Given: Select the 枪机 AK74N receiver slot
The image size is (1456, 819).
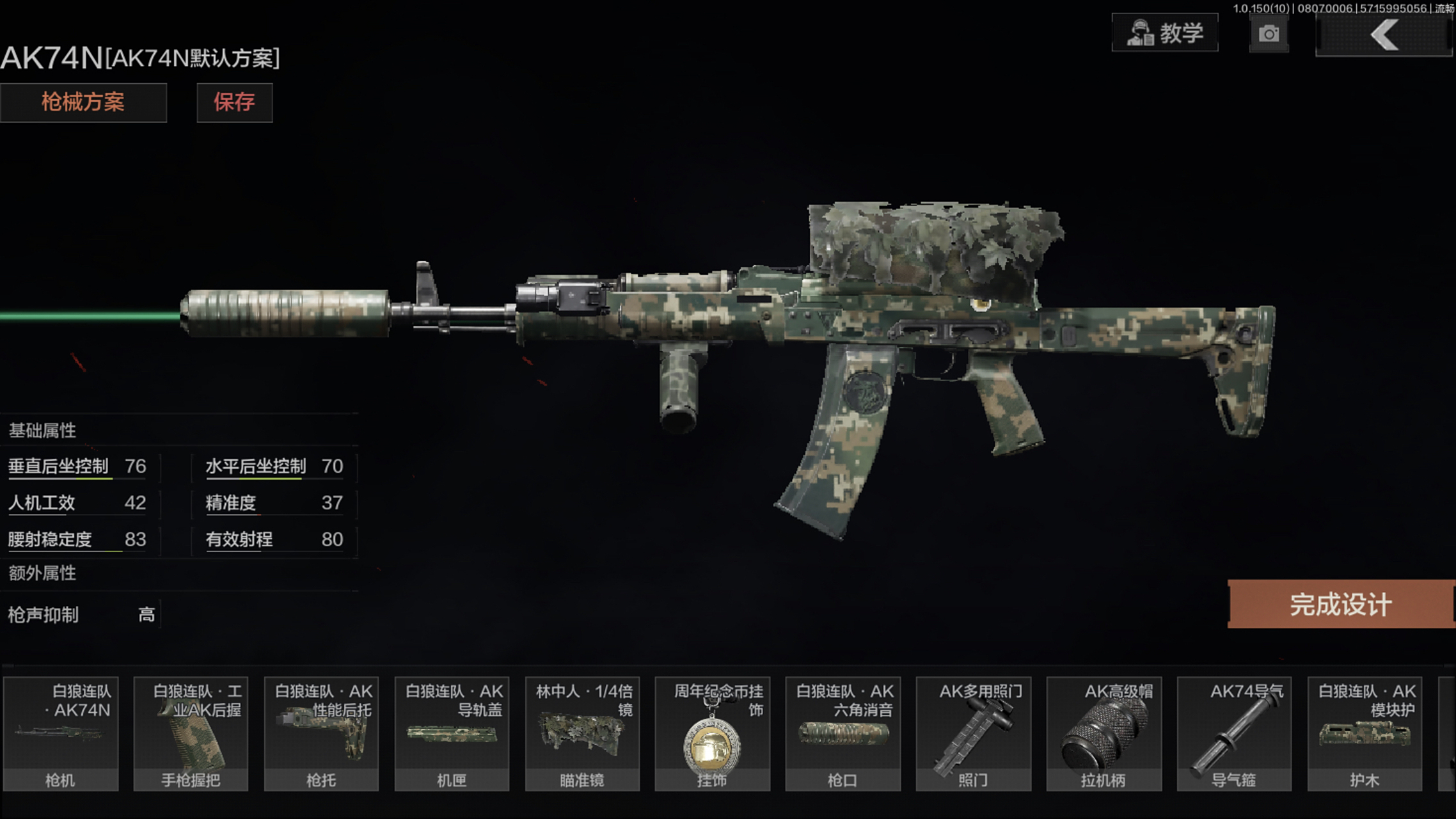Looking at the screenshot, I should pyautogui.click(x=61, y=734).
